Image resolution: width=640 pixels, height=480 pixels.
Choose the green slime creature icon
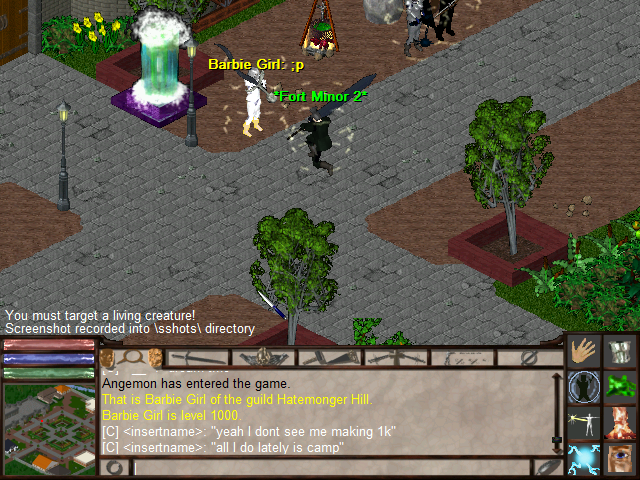(620, 387)
